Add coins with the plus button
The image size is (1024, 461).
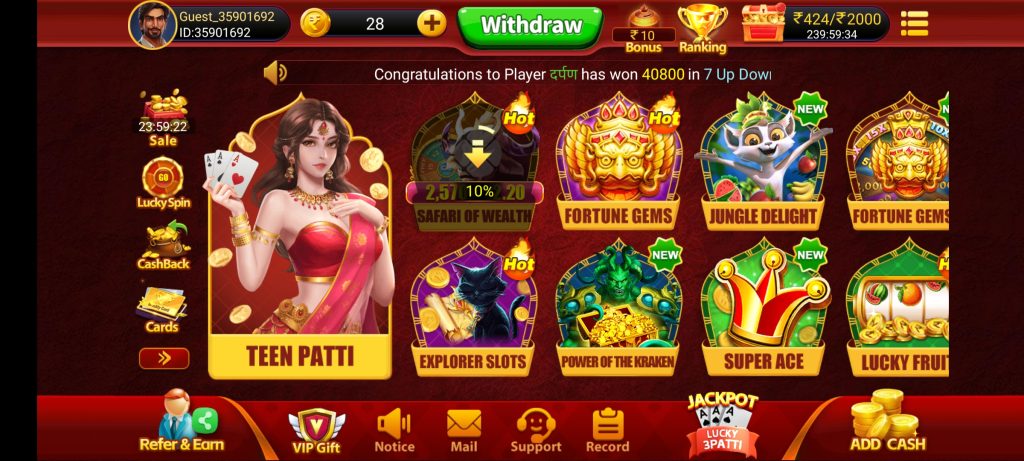[x=431, y=23]
